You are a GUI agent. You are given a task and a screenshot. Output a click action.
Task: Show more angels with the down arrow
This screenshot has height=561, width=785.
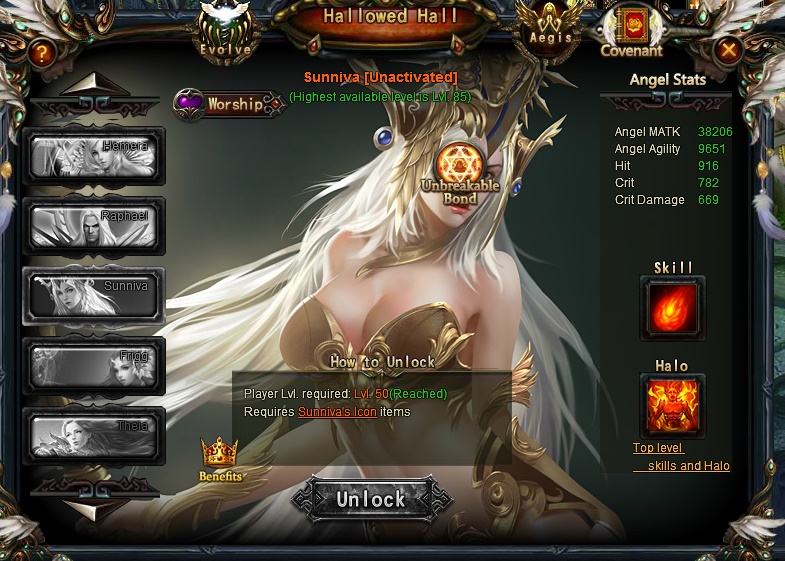(x=94, y=508)
